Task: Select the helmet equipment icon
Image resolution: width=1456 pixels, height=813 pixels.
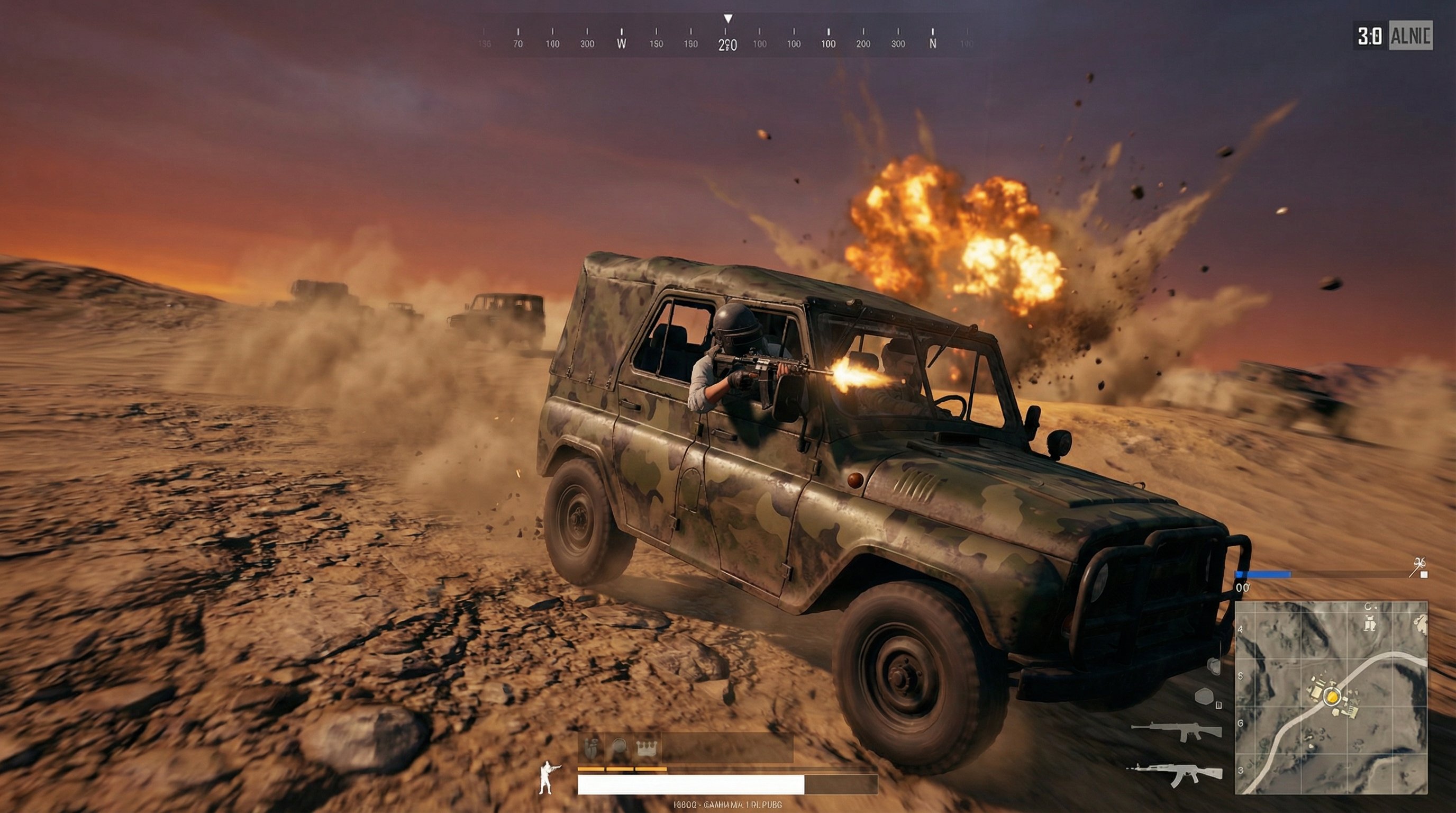Action: pyautogui.click(x=618, y=748)
